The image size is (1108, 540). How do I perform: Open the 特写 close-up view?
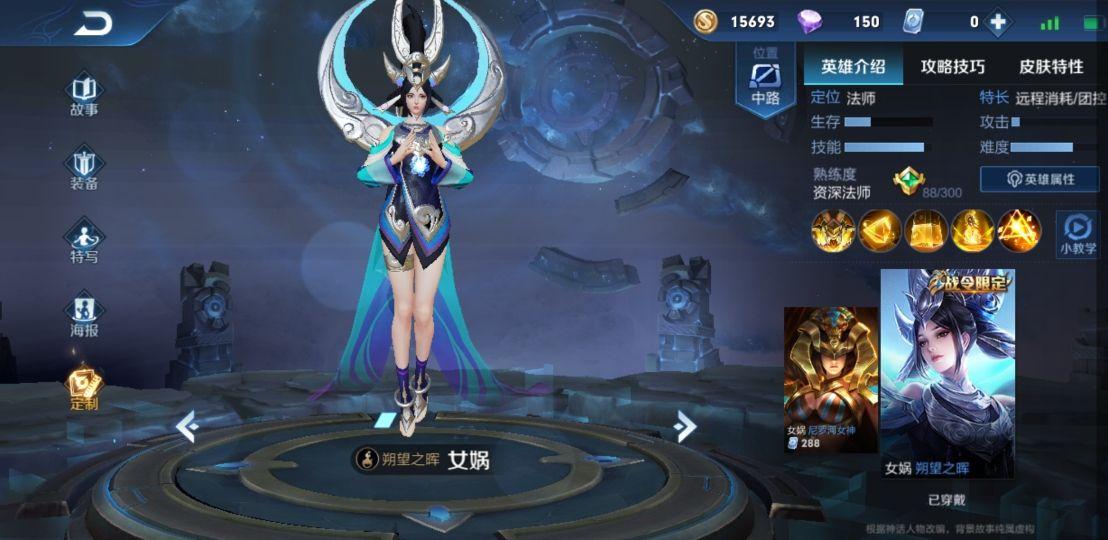84,241
